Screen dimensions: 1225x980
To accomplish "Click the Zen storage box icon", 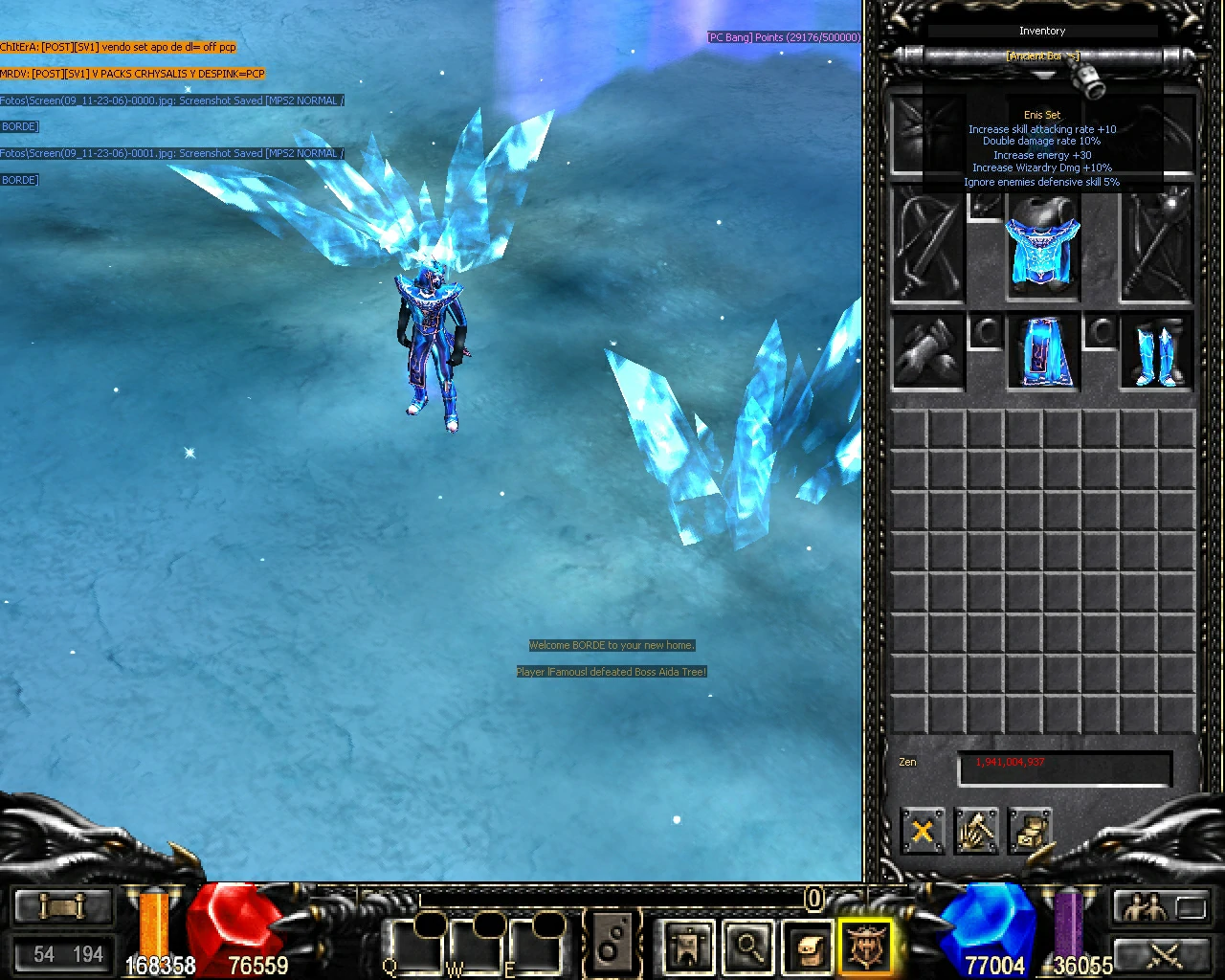I will pos(1032,831).
